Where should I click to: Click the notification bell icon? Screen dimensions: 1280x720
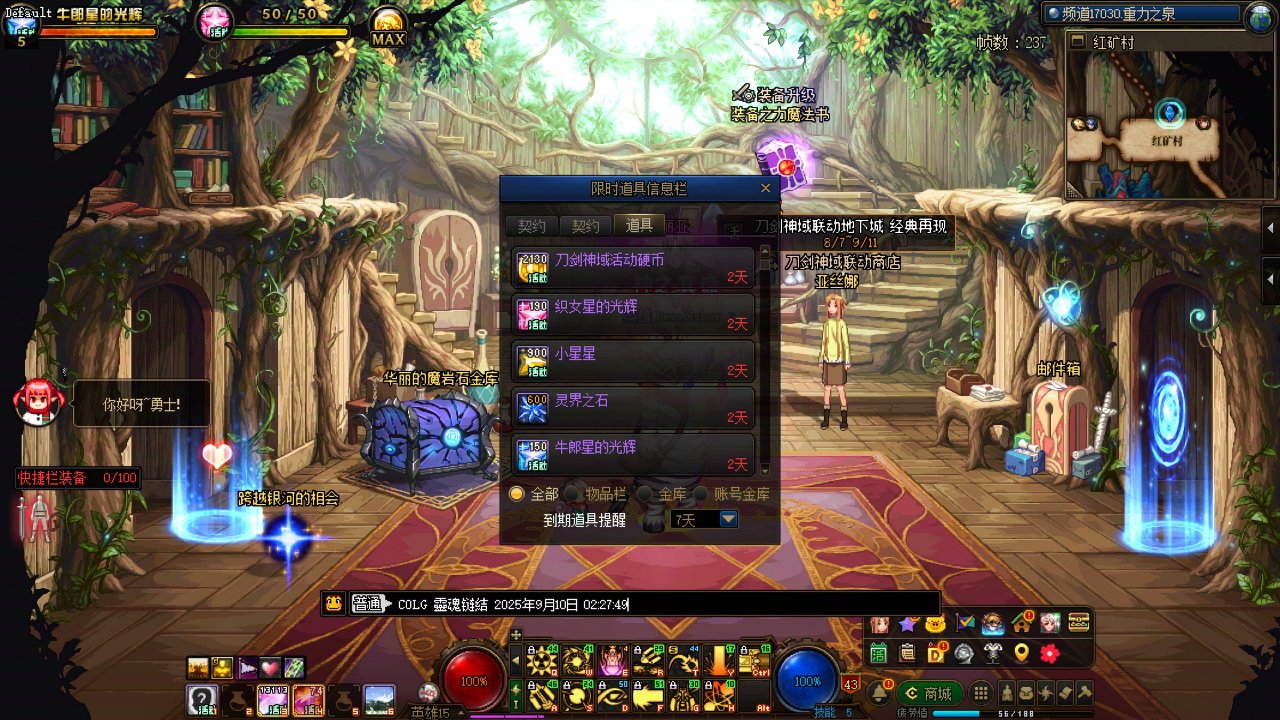[880, 694]
